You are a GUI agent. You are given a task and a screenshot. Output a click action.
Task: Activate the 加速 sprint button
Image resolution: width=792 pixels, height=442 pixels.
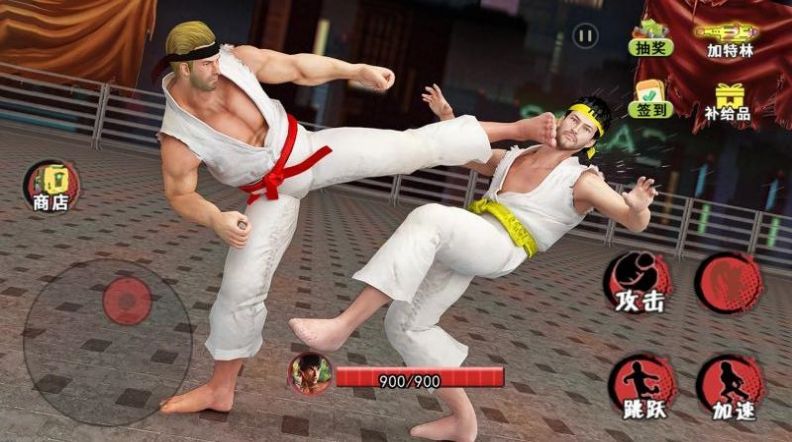[x=730, y=388]
